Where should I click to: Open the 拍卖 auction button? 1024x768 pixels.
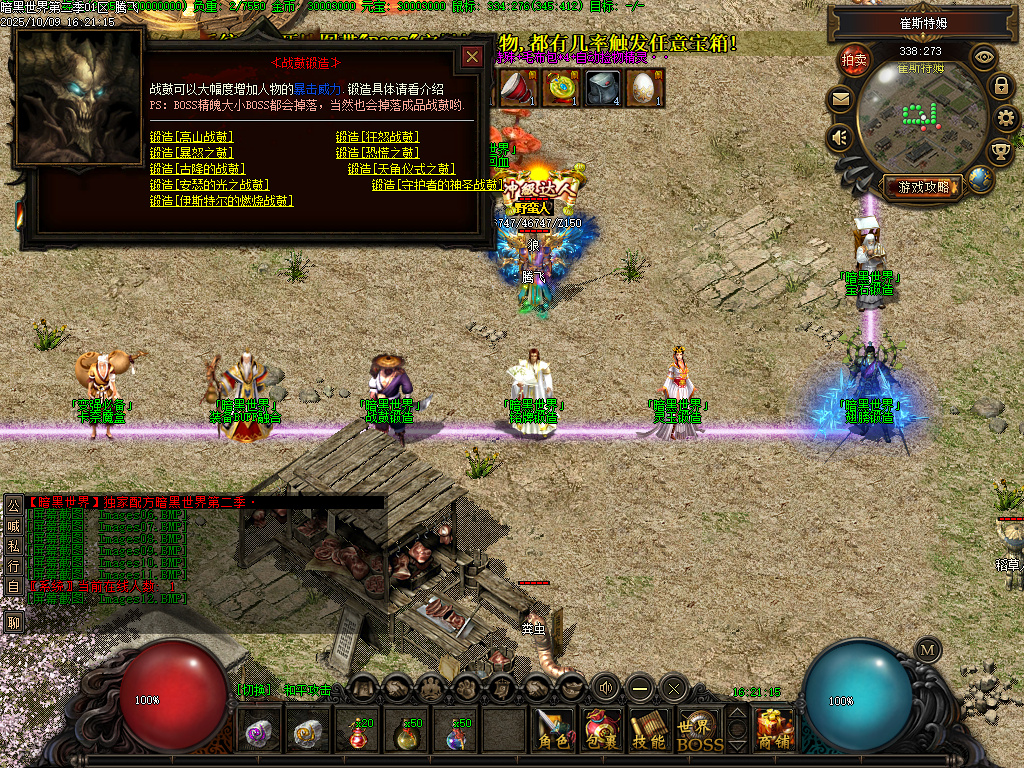point(853,59)
